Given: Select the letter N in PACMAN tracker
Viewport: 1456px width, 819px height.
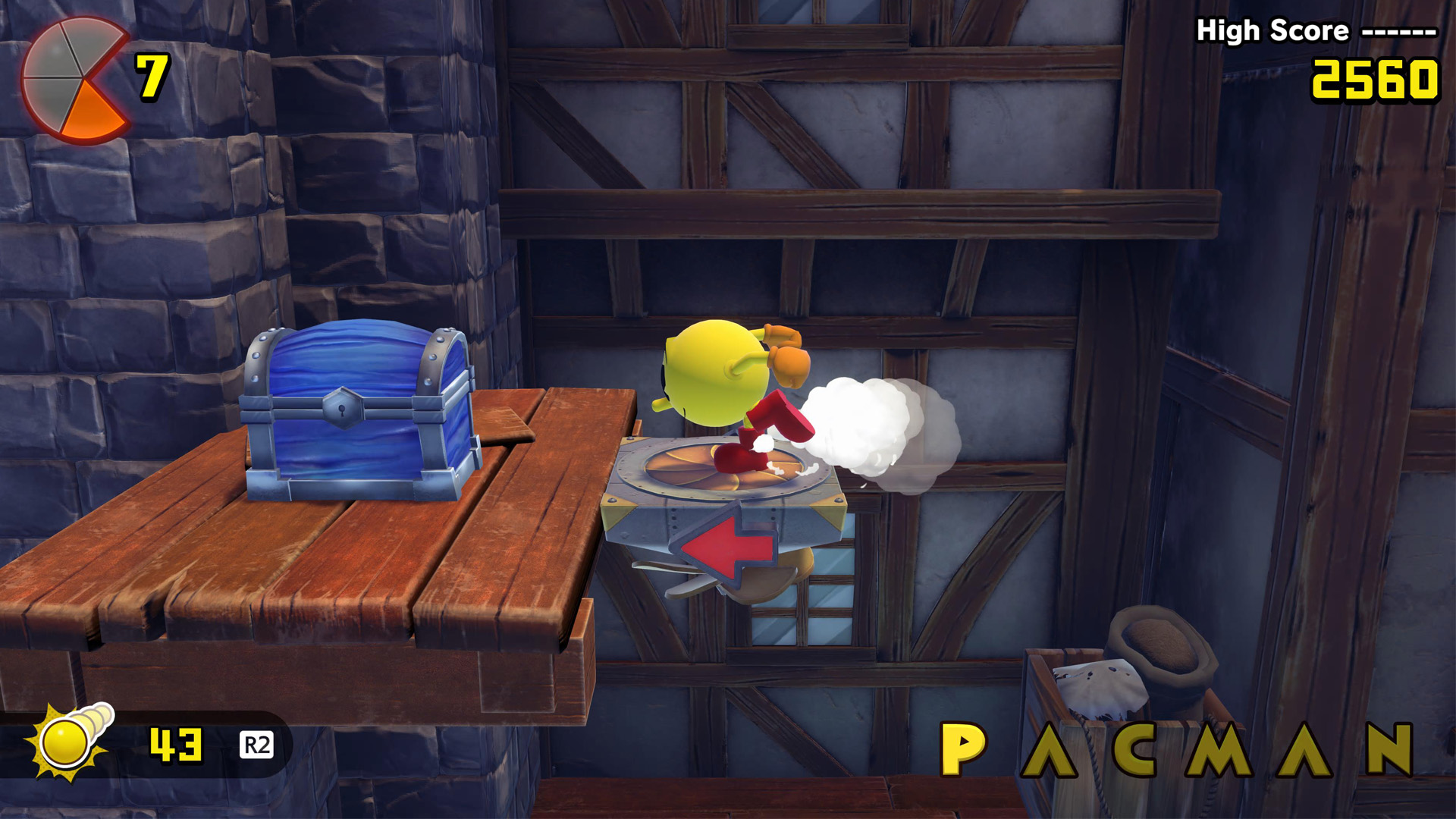Looking at the screenshot, I should (x=1390, y=749).
